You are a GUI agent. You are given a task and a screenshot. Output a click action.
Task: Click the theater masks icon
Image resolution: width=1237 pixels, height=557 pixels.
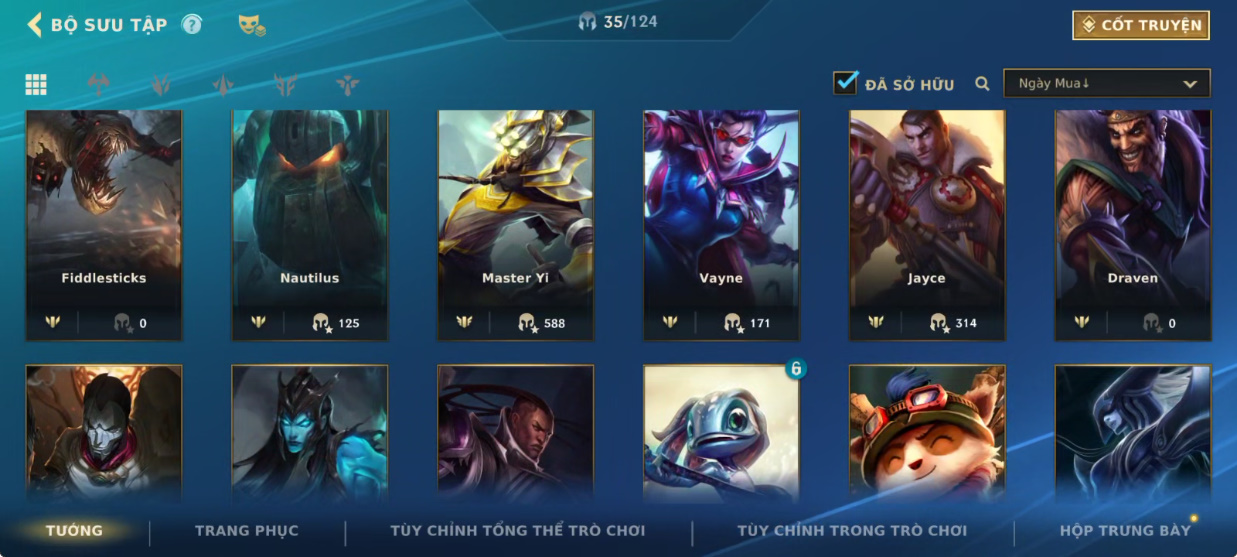(x=251, y=26)
